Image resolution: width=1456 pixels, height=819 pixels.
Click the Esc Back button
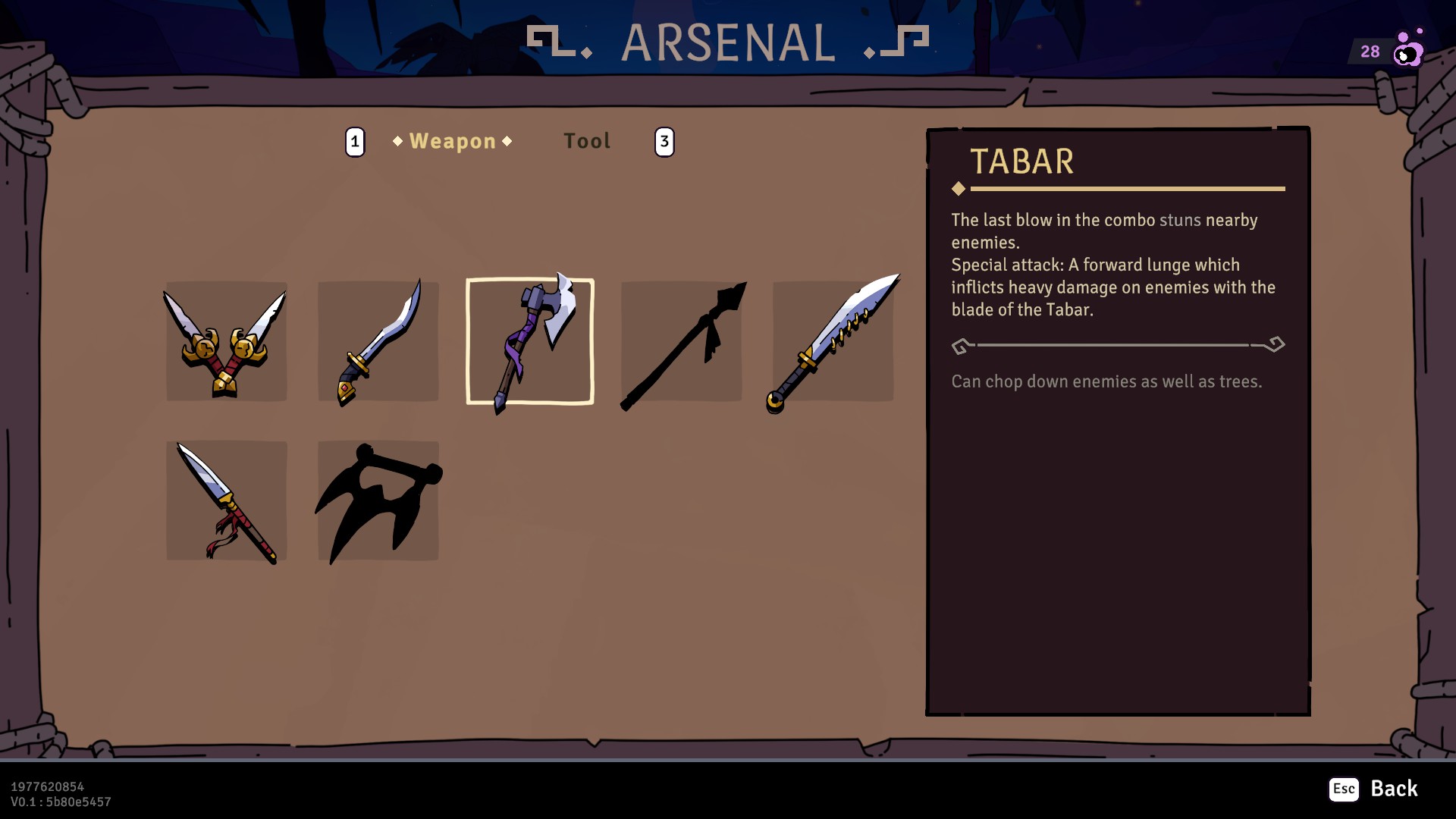click(1376, 789)
